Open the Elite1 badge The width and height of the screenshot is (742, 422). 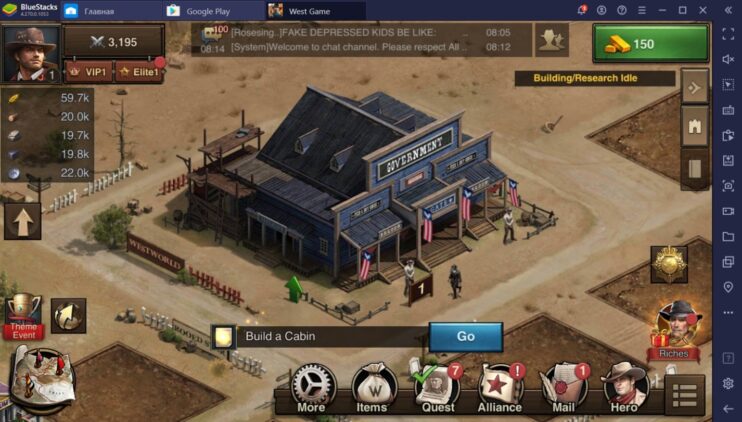[139, 72]
